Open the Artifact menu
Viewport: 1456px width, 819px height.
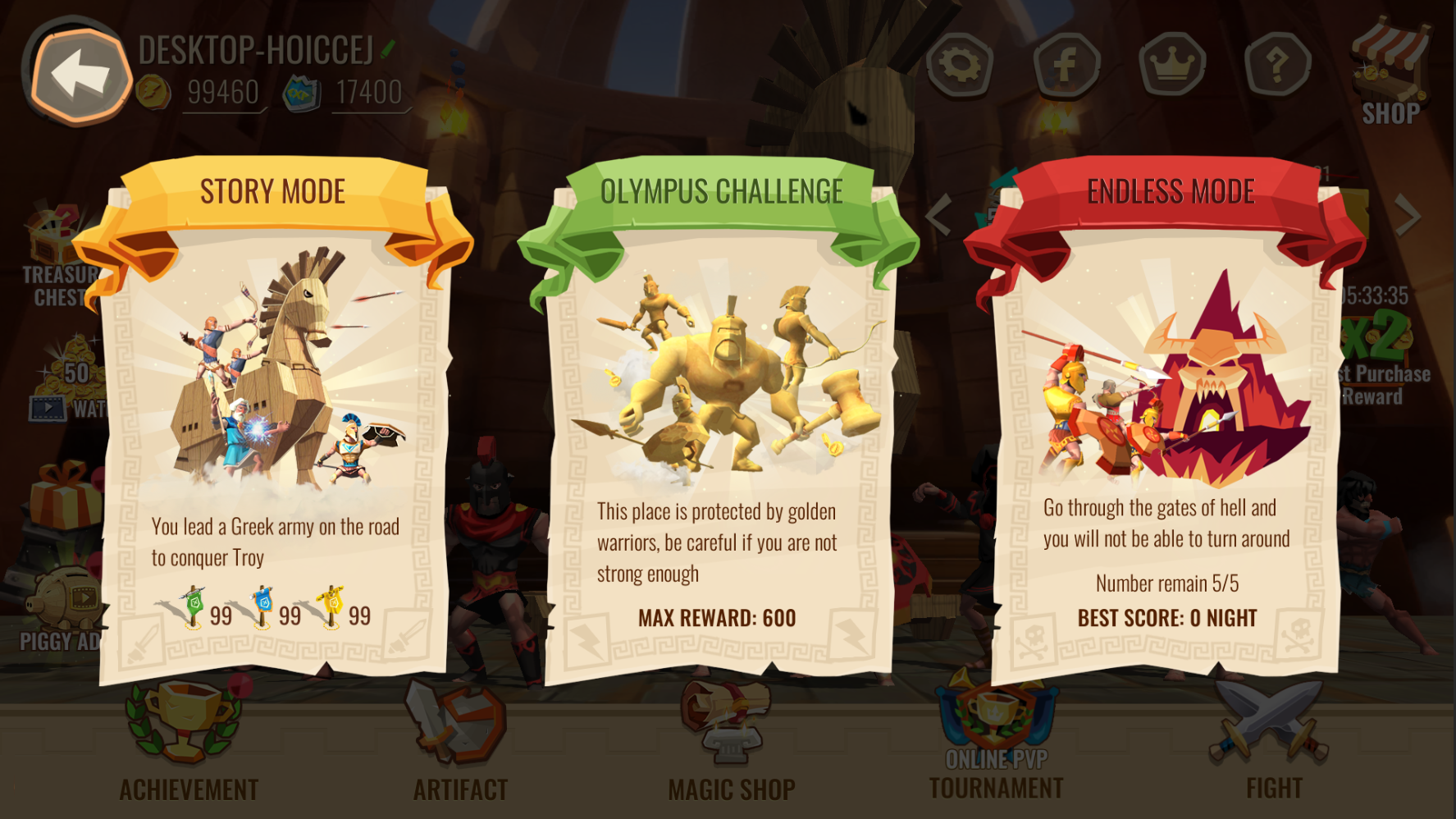coord(459,739)
